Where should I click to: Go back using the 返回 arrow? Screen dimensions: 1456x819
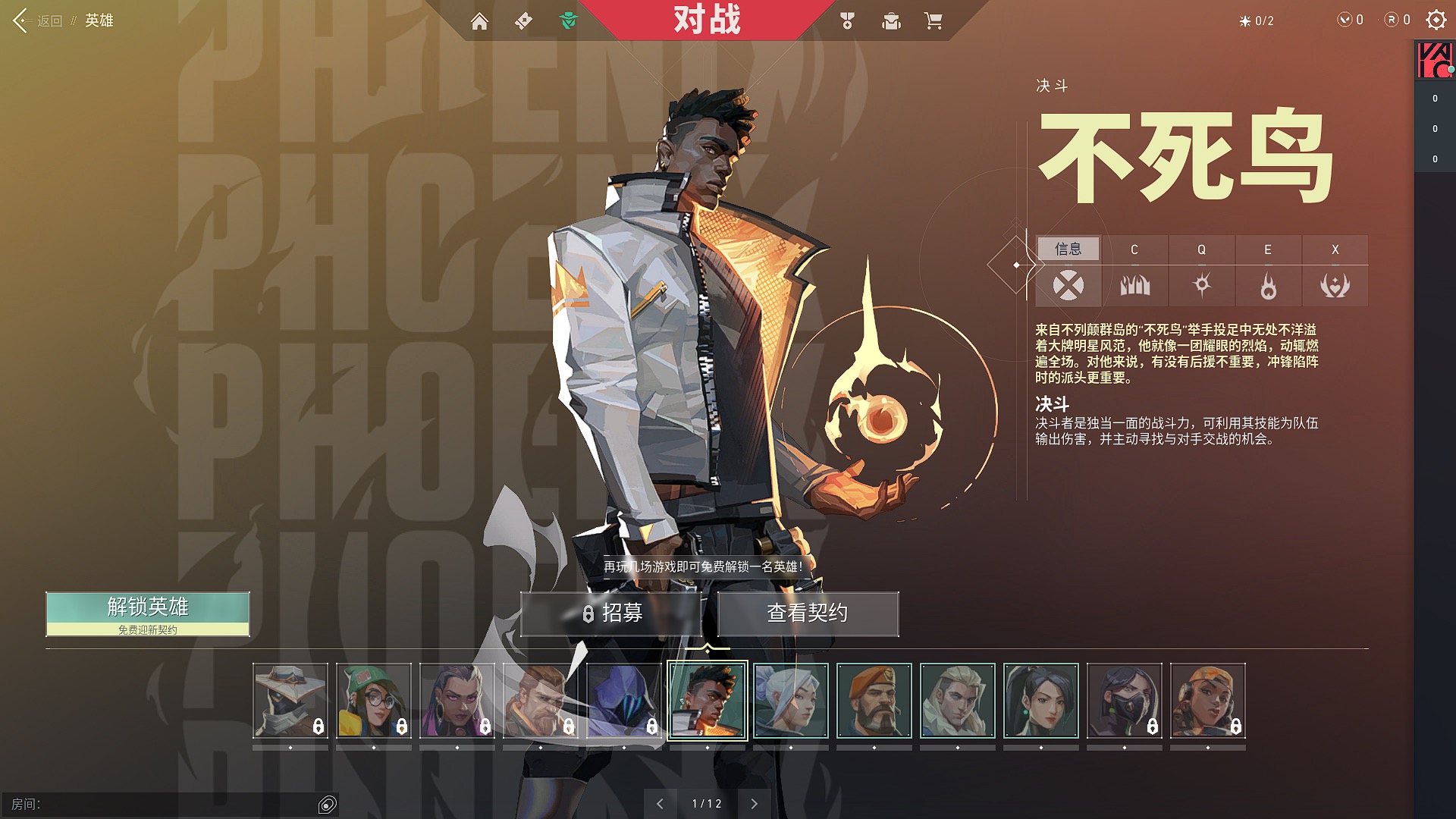(21, 20)
